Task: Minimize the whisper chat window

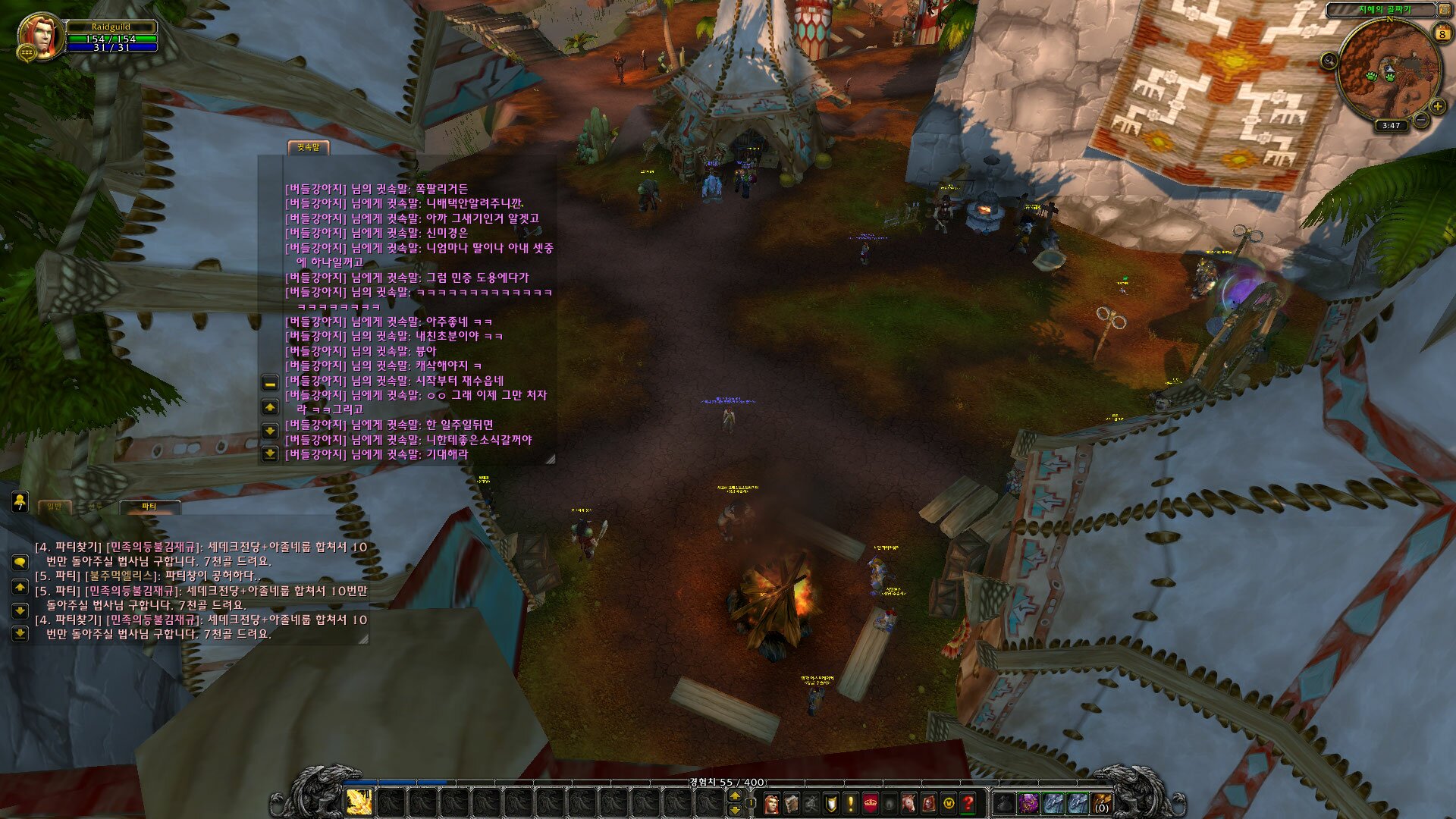Action: pyautogui.click(x=270, y=383)
